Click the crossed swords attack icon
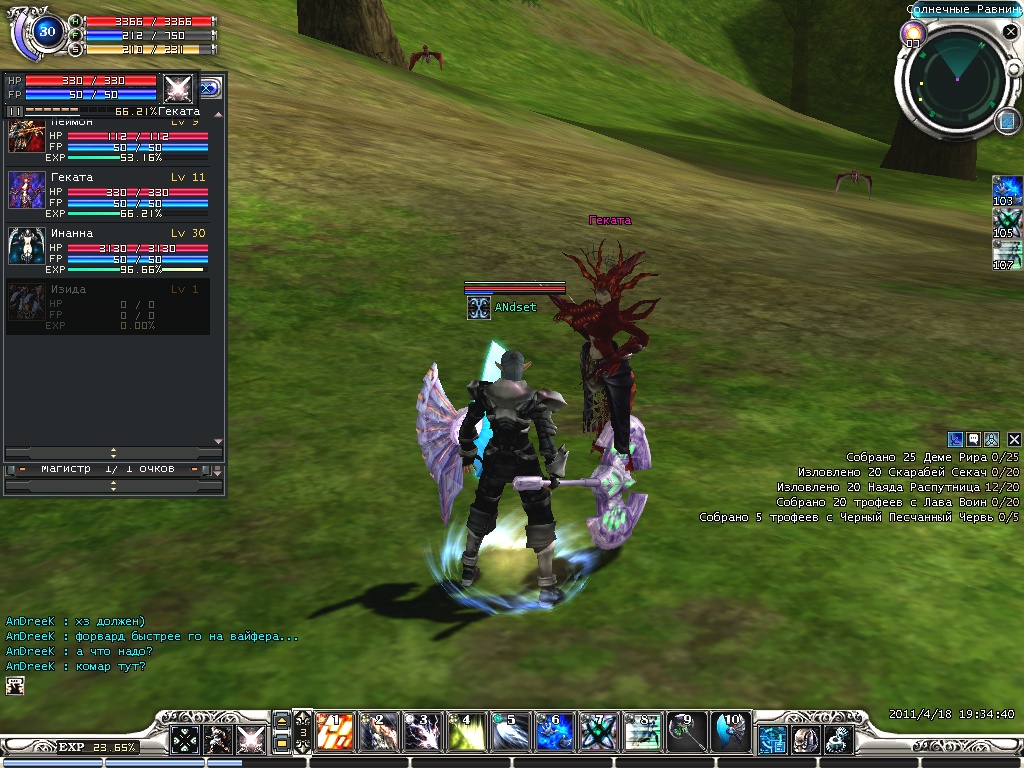Viewport: 1024px width, 768px height. (x=248, y=740)
